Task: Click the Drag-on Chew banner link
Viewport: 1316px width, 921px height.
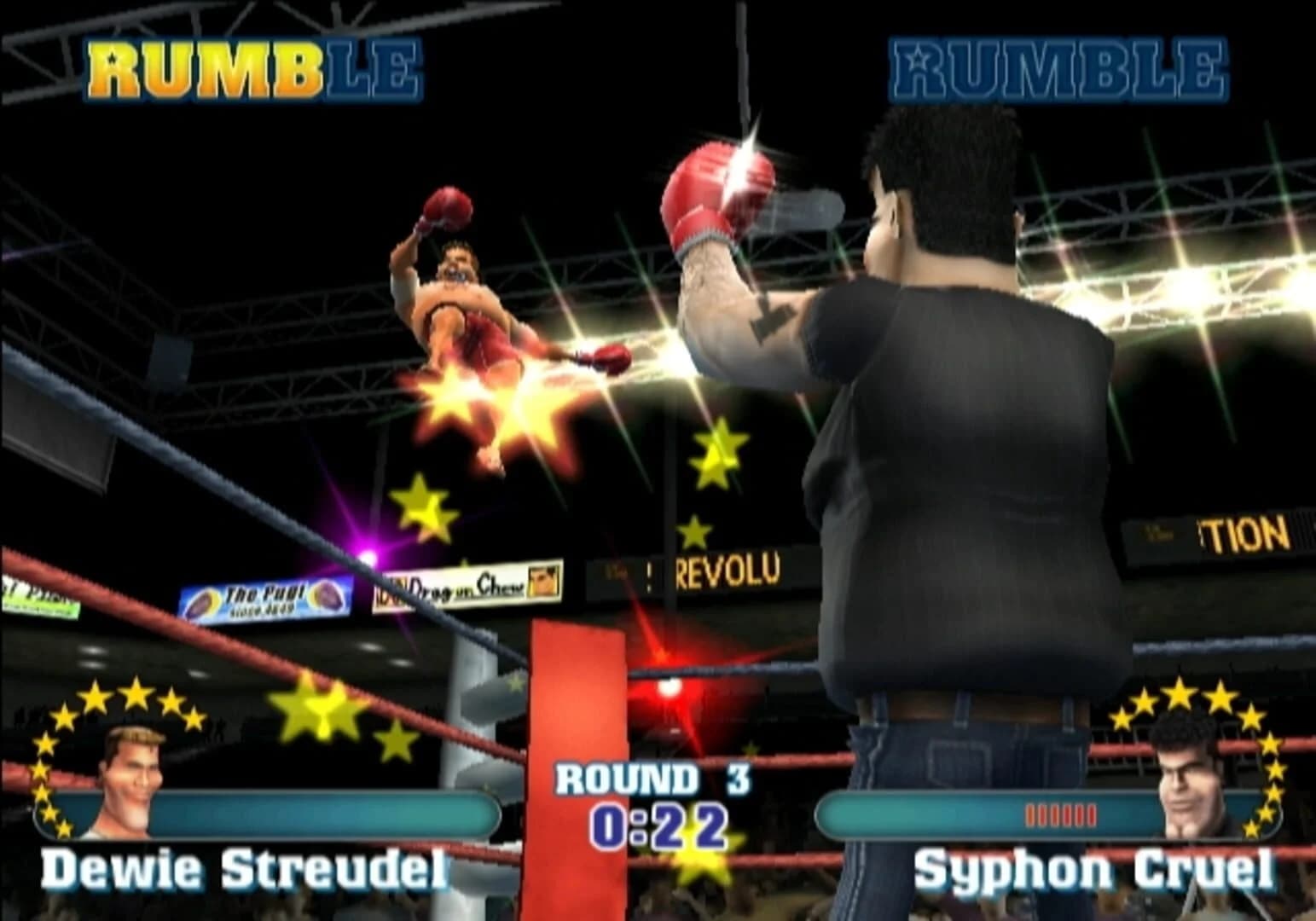Action: (467, 585)
